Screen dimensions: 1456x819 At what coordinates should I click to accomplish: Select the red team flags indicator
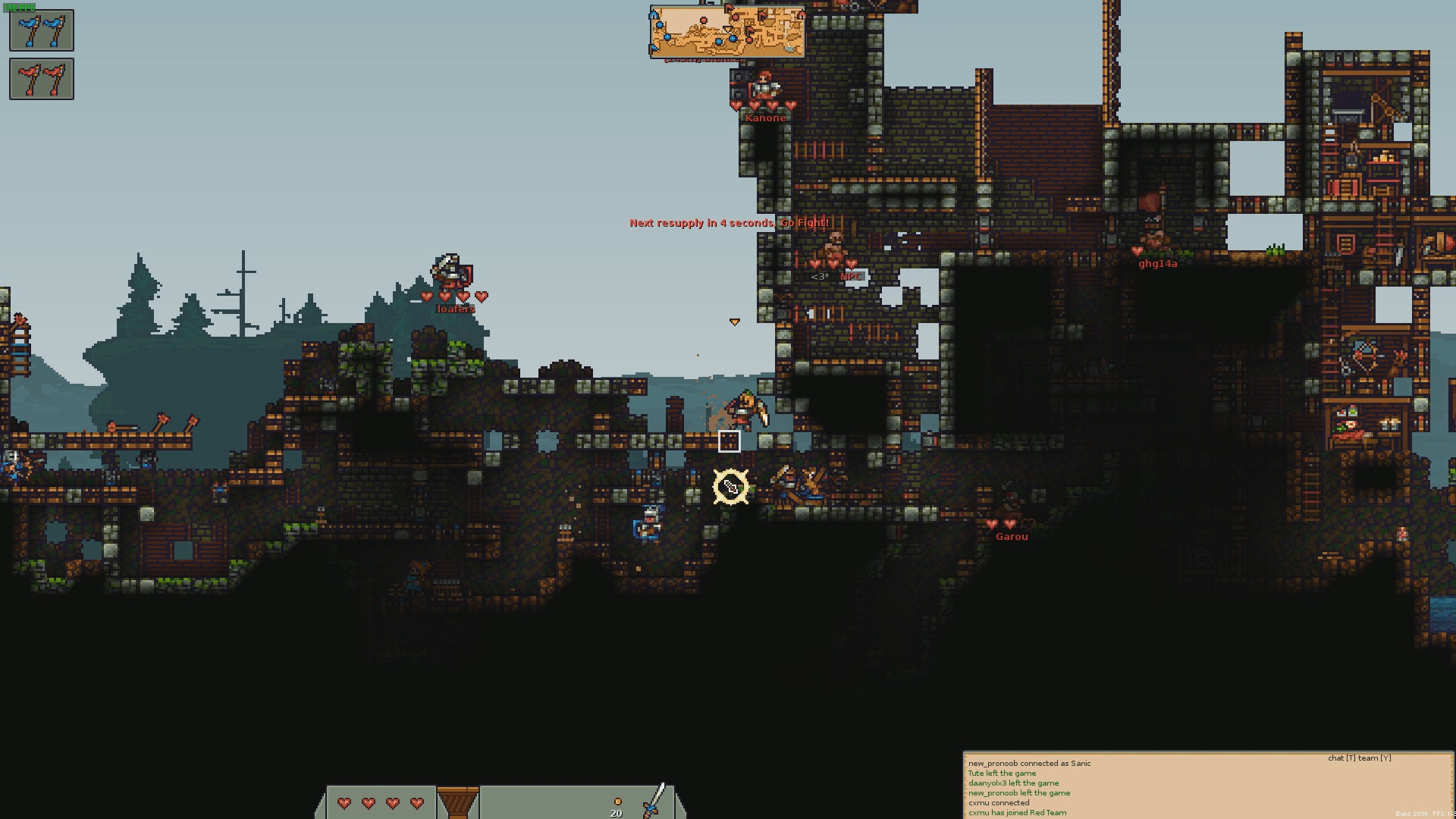42,79
